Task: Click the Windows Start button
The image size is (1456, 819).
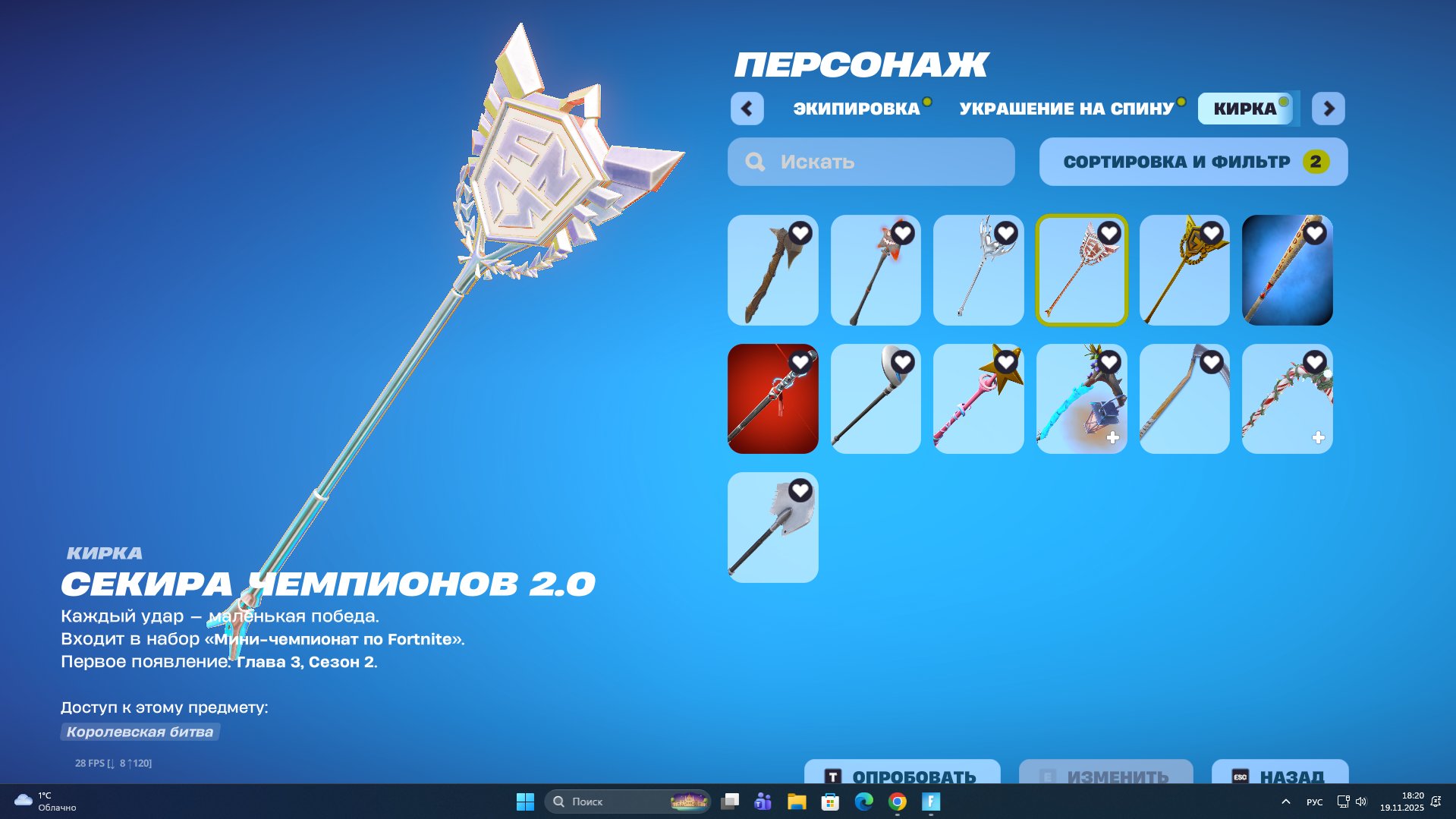Action: point(524,802)
